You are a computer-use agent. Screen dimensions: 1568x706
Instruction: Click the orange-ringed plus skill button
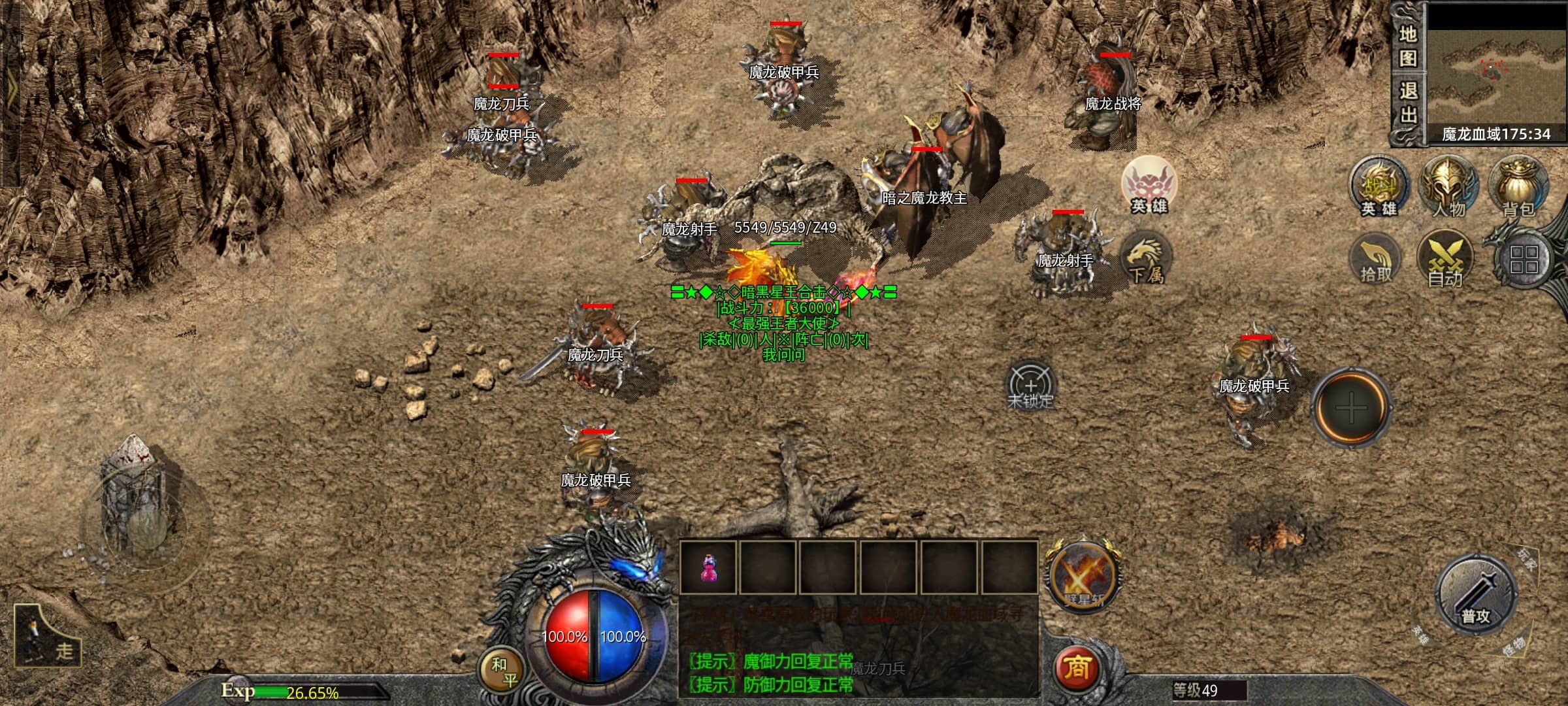click(x=1351, y=408)
